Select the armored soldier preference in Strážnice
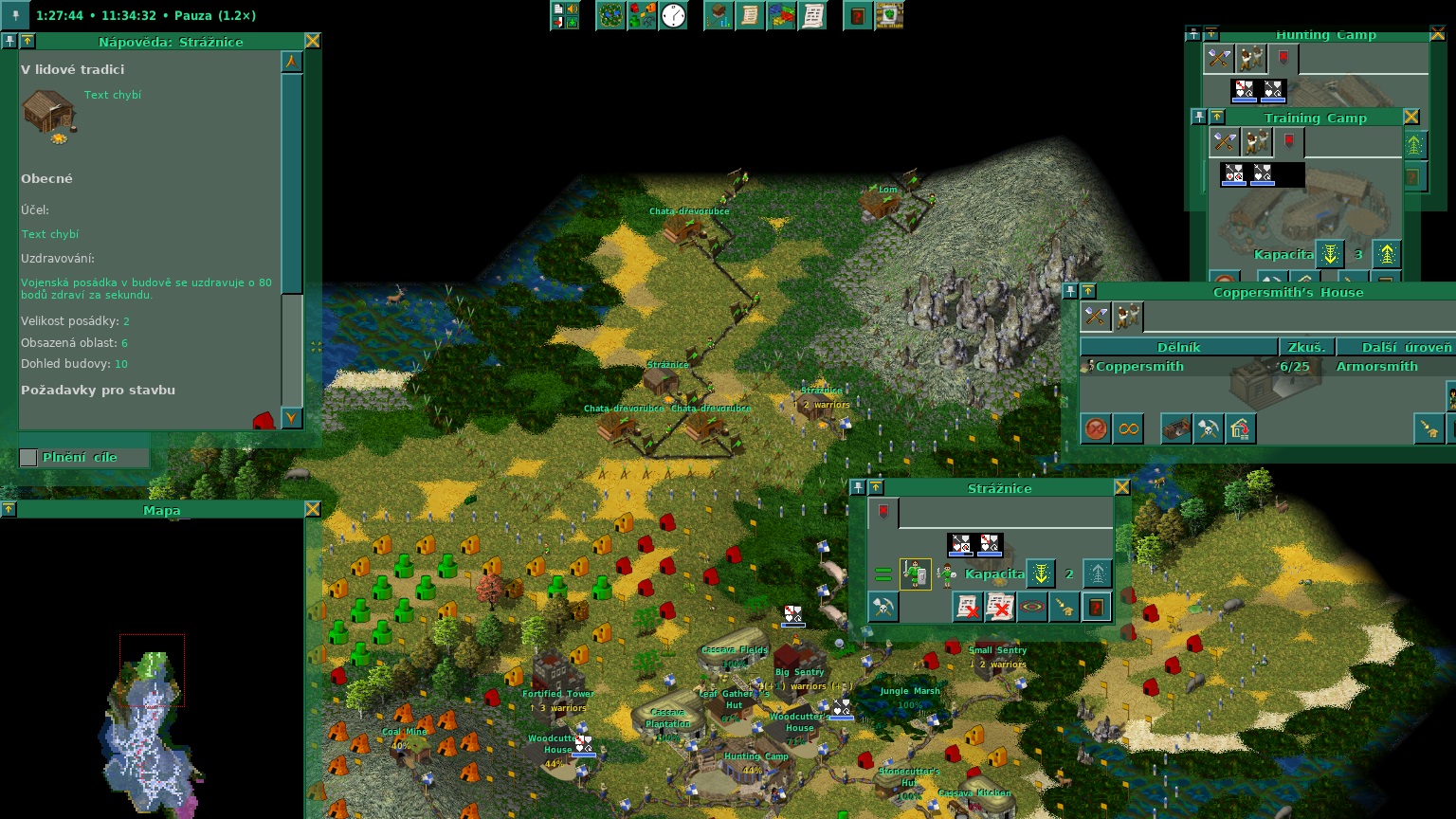Screen dimensions: 1456x819 [x=915, y=573]
